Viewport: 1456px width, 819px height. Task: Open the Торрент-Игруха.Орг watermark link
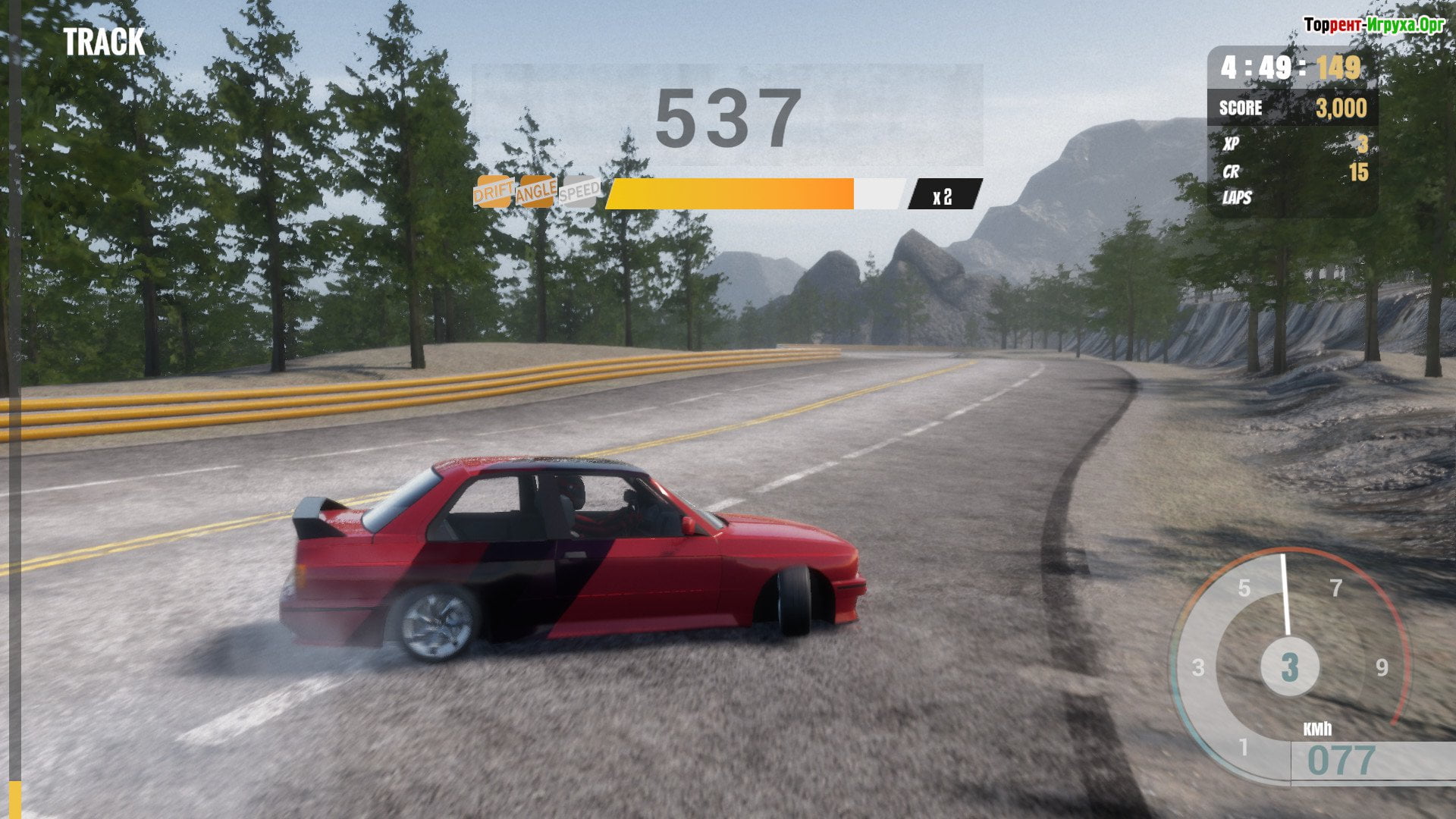point(1373,25)
